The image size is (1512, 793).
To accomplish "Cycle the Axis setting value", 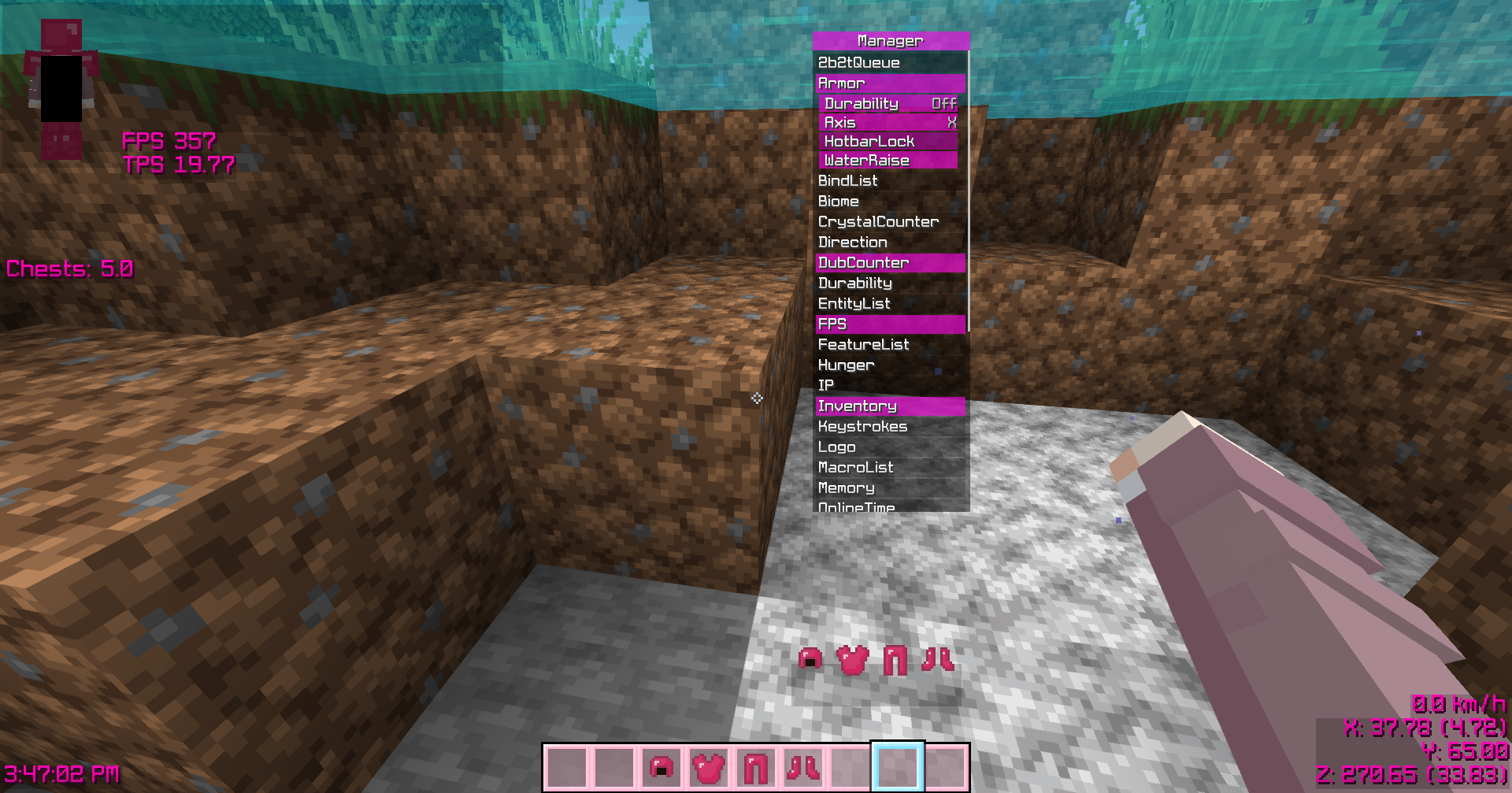I will pyautogui.click(x=888, y=123).
